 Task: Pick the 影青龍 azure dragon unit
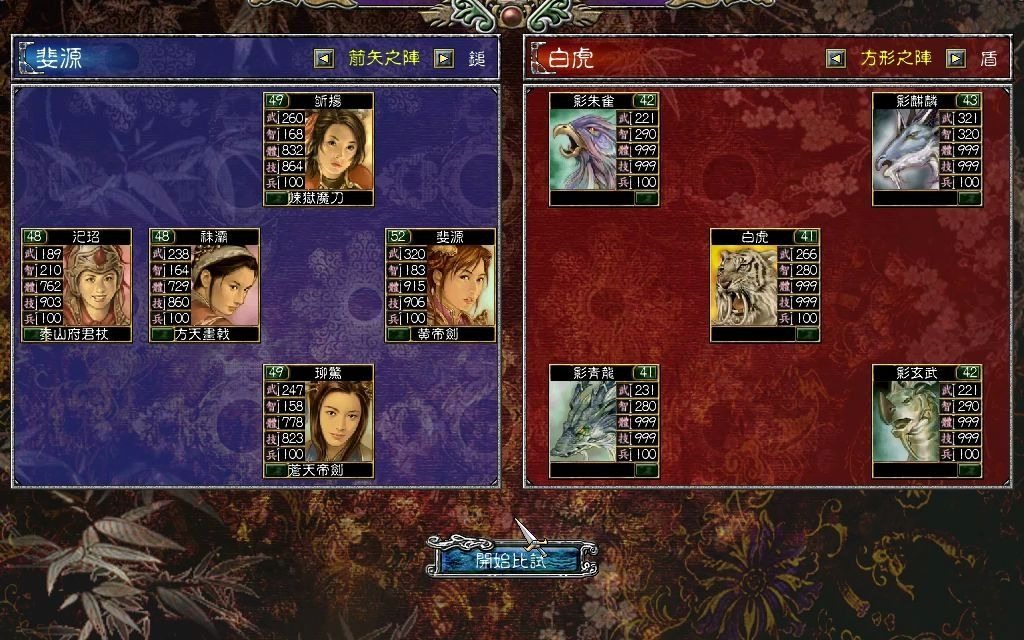604,421
